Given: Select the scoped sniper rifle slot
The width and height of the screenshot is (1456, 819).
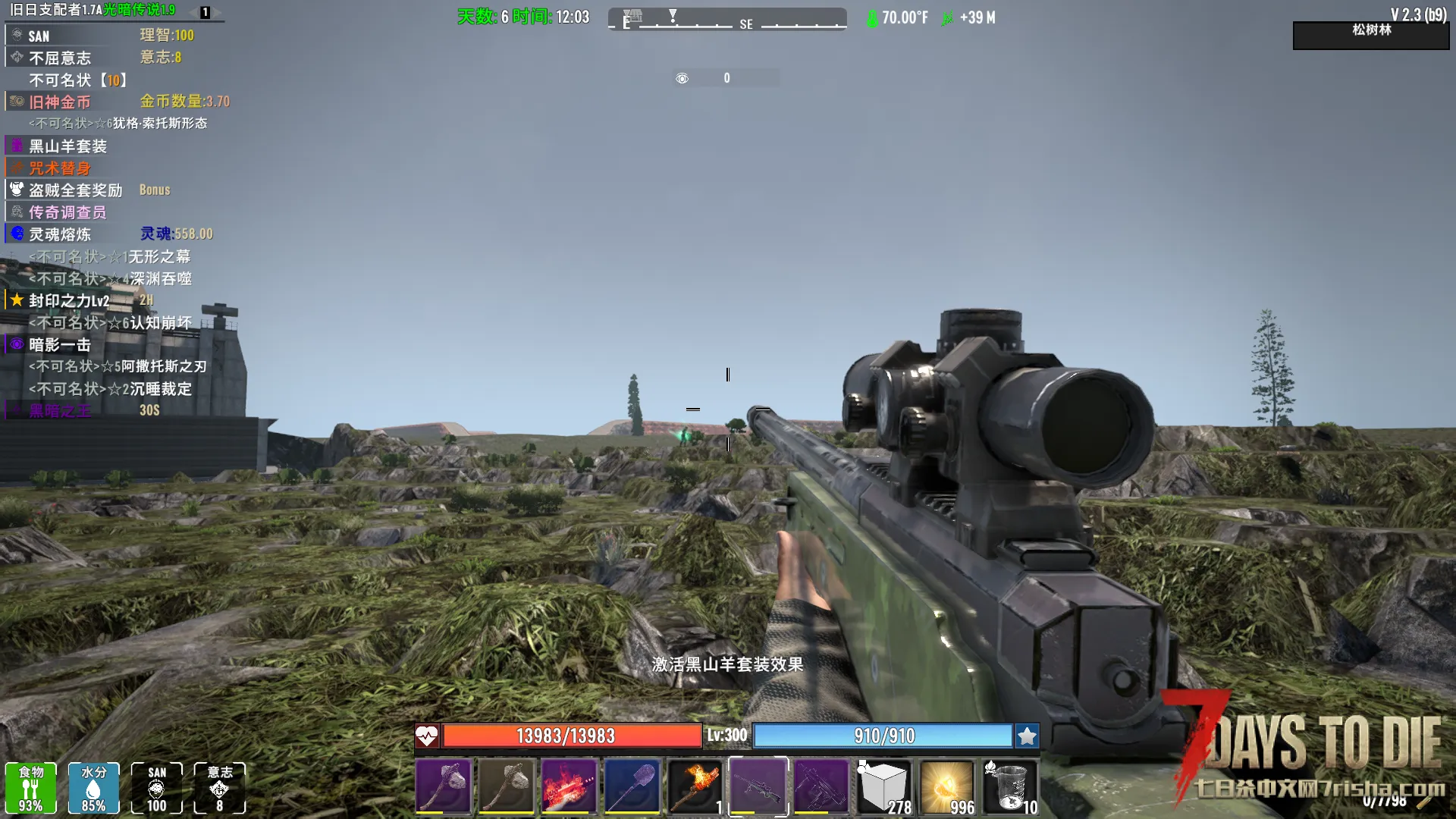Looking at the screenshot, I should pyautogui.click(x=758, y=786).
